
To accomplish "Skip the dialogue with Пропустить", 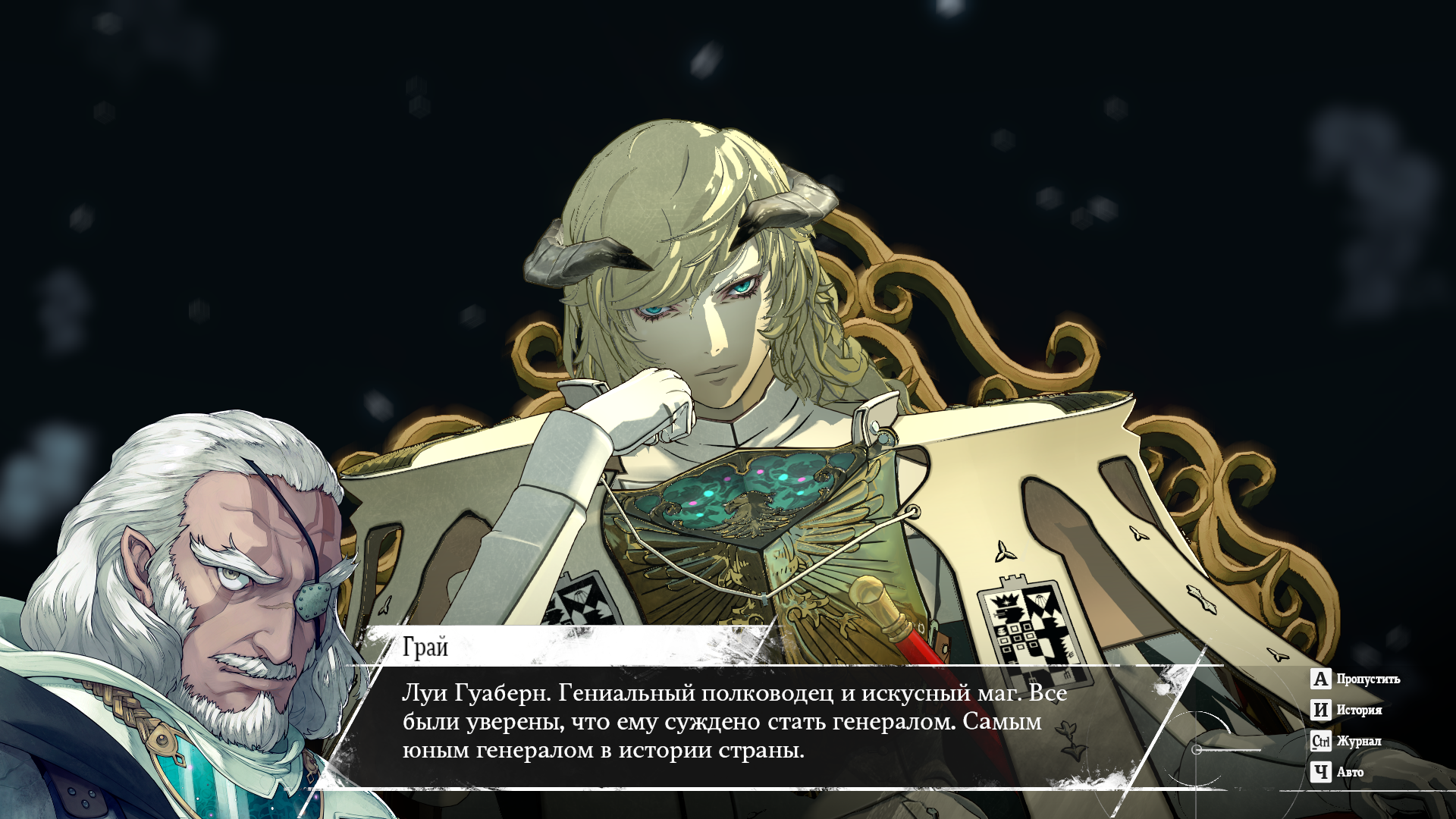I will tap(1355, 679).
